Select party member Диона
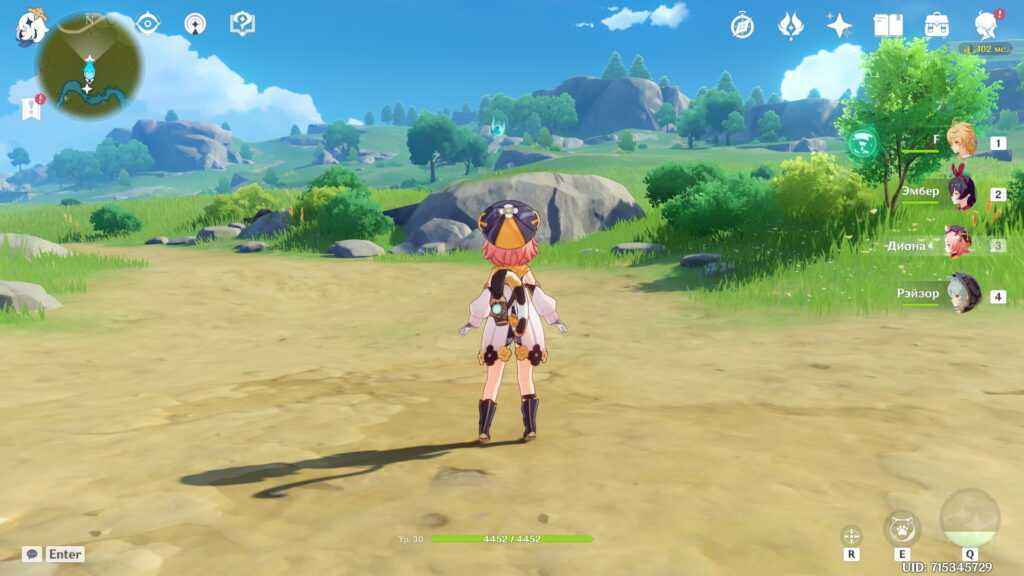1024x576 pixels. tap(958, 244)
